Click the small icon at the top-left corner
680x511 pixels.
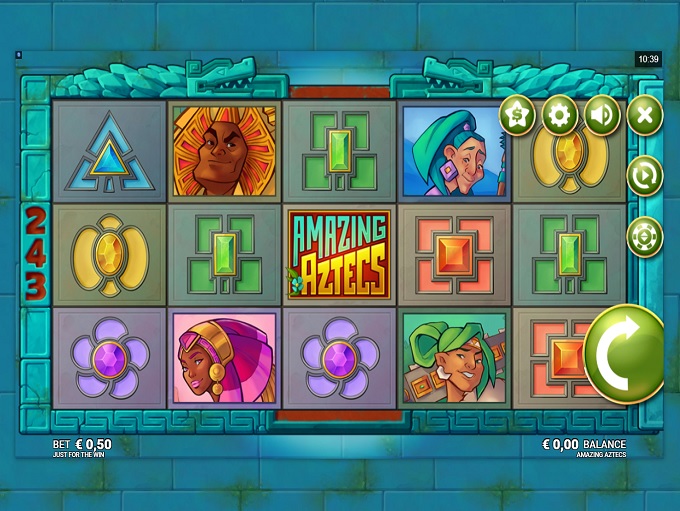click(x=18, y=55)
